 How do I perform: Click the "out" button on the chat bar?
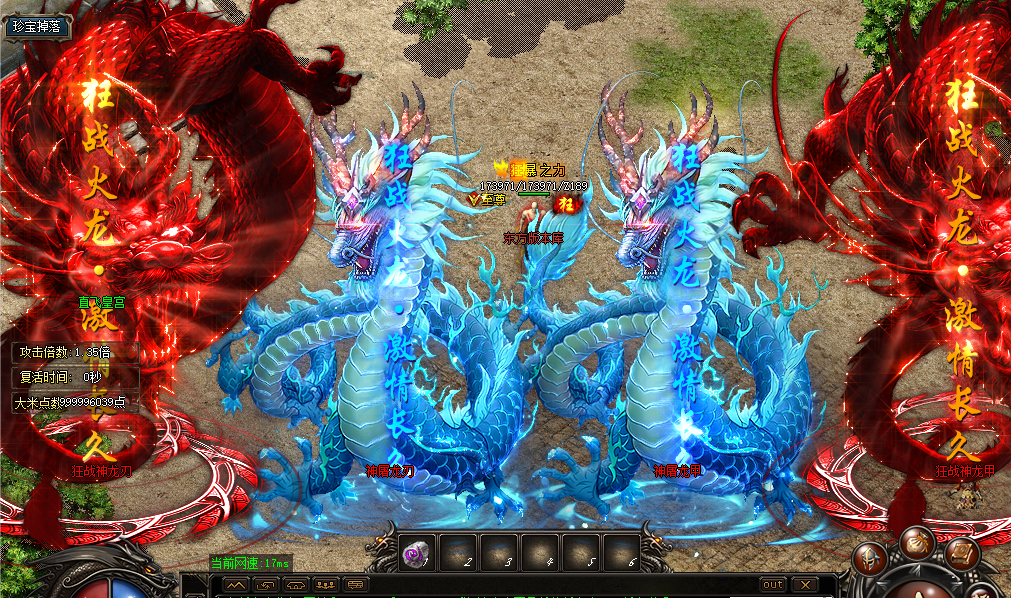click(773, 584)
